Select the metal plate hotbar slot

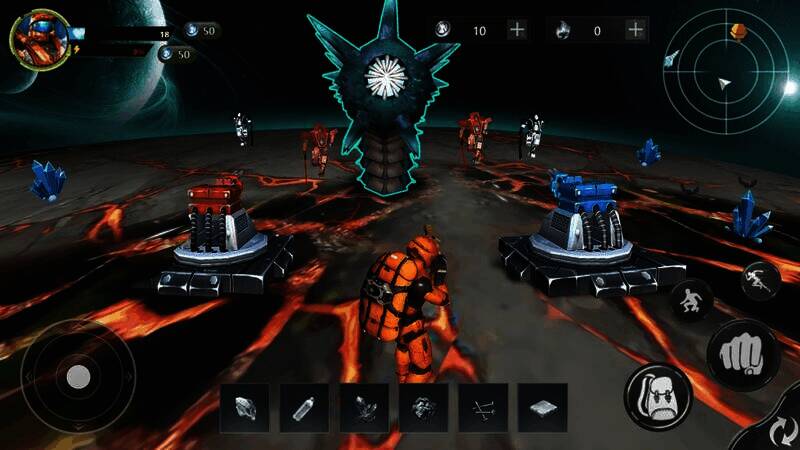[x=543, y=408]
